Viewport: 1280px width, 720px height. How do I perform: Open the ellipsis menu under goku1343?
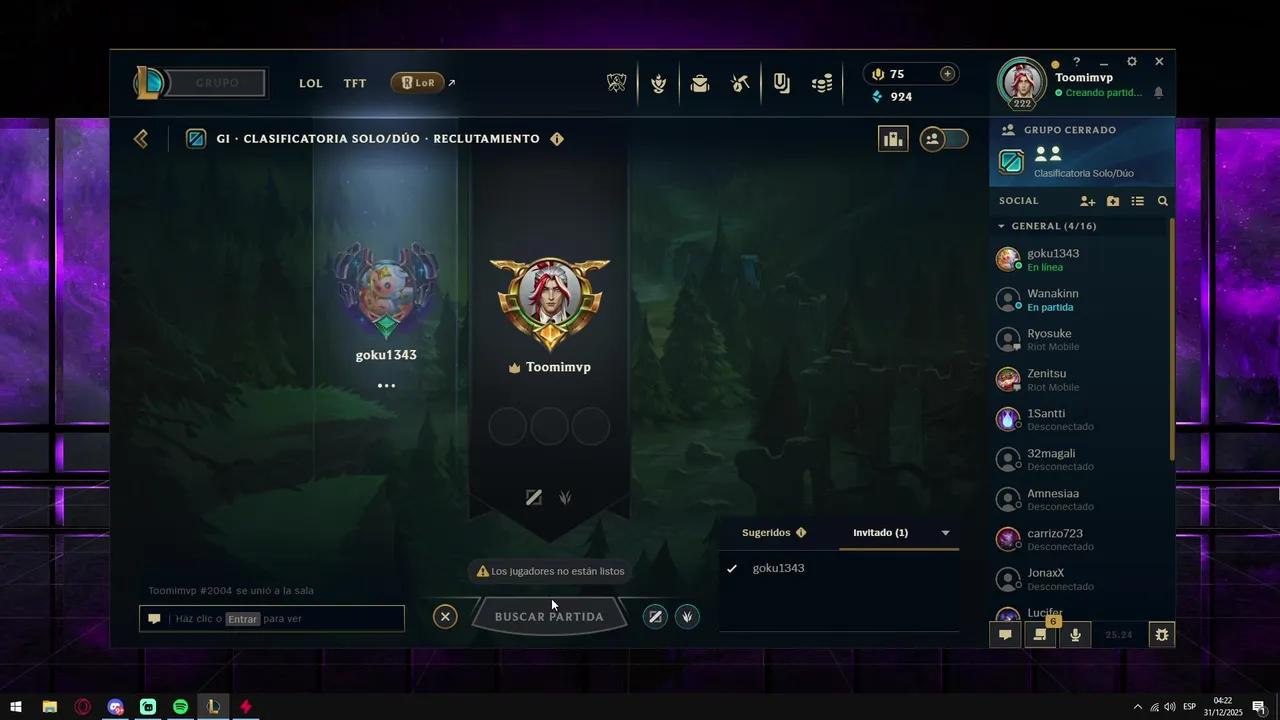[386, 385]
